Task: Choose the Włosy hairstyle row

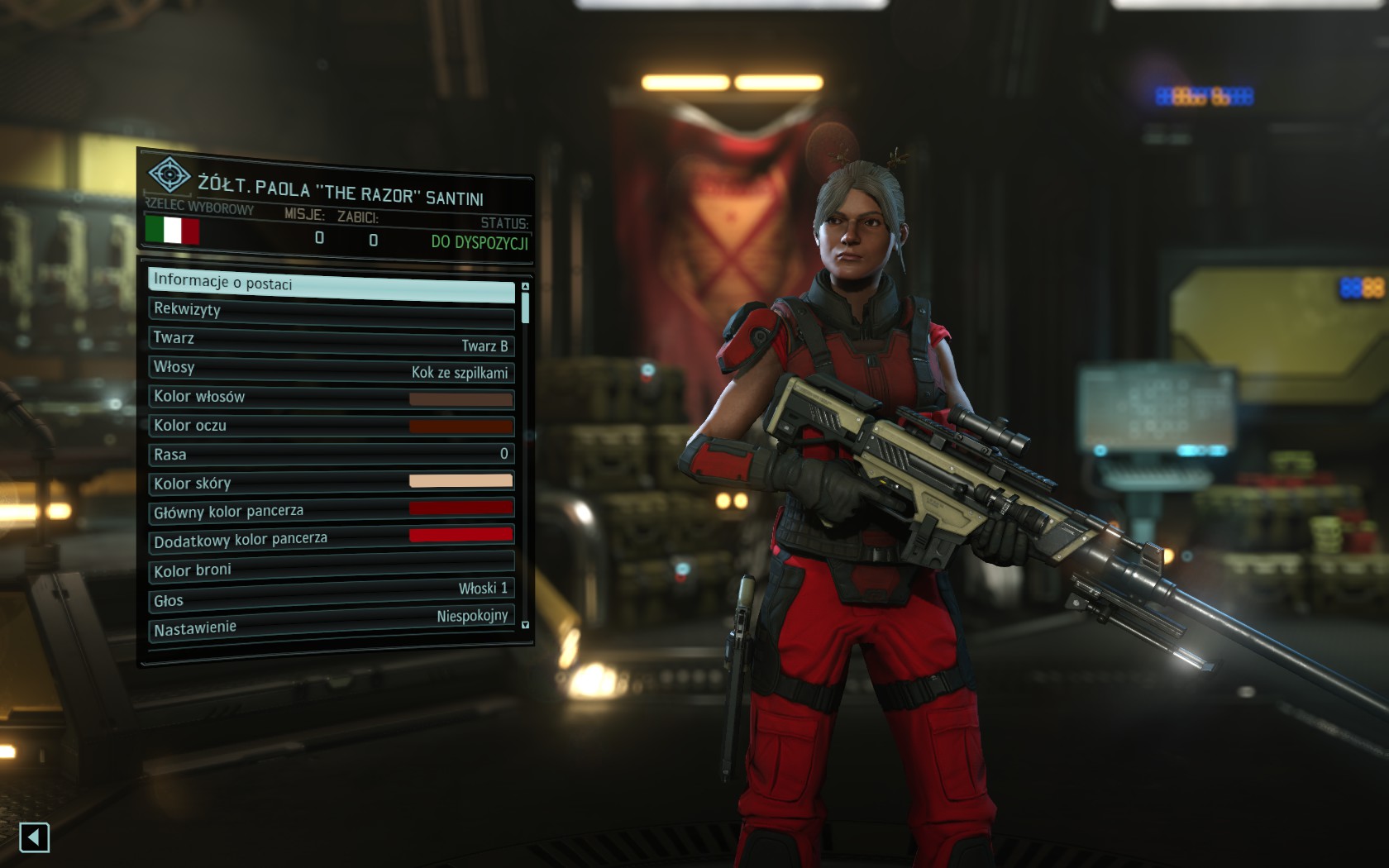Action: pyautogui.click(x=331, y=370)
